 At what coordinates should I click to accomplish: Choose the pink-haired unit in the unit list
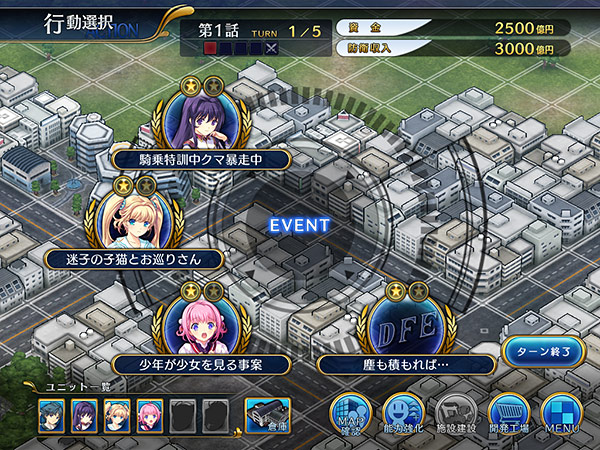click(149, 414)
